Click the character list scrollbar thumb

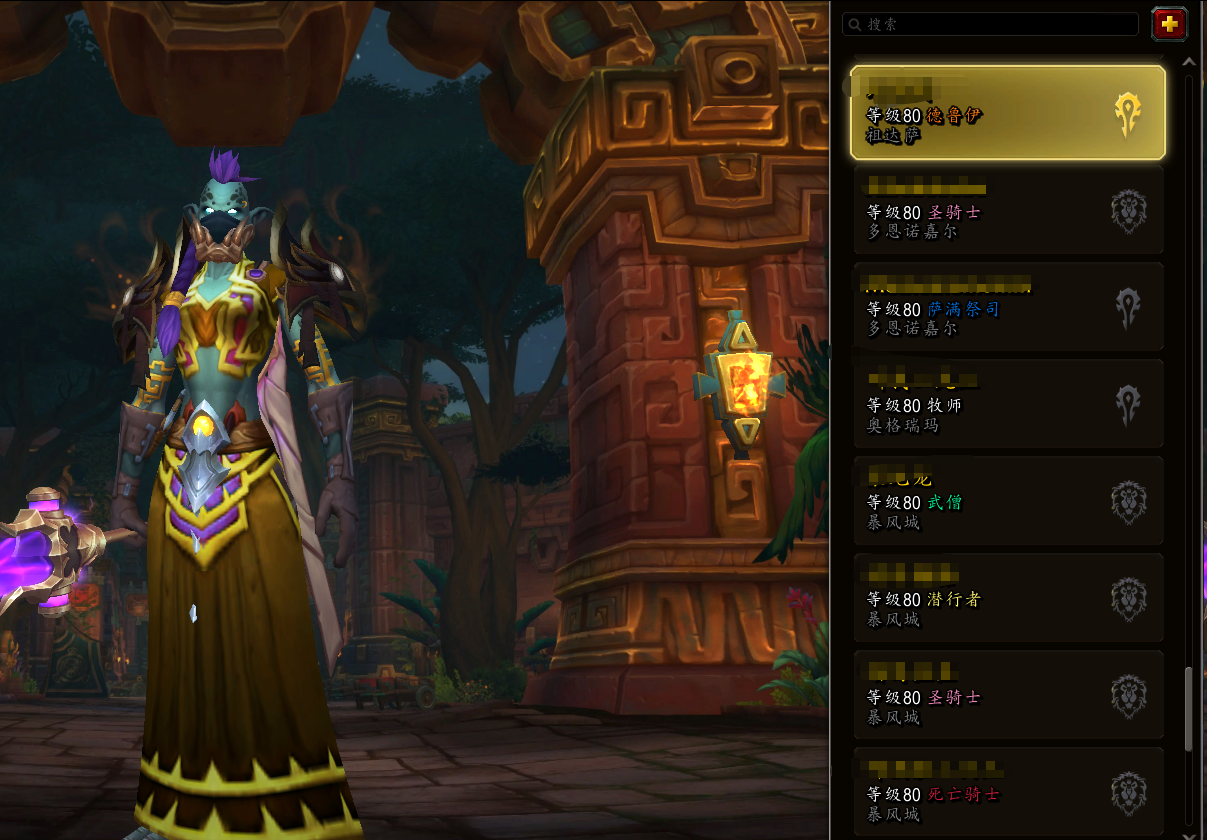[x=1189, y=709]
